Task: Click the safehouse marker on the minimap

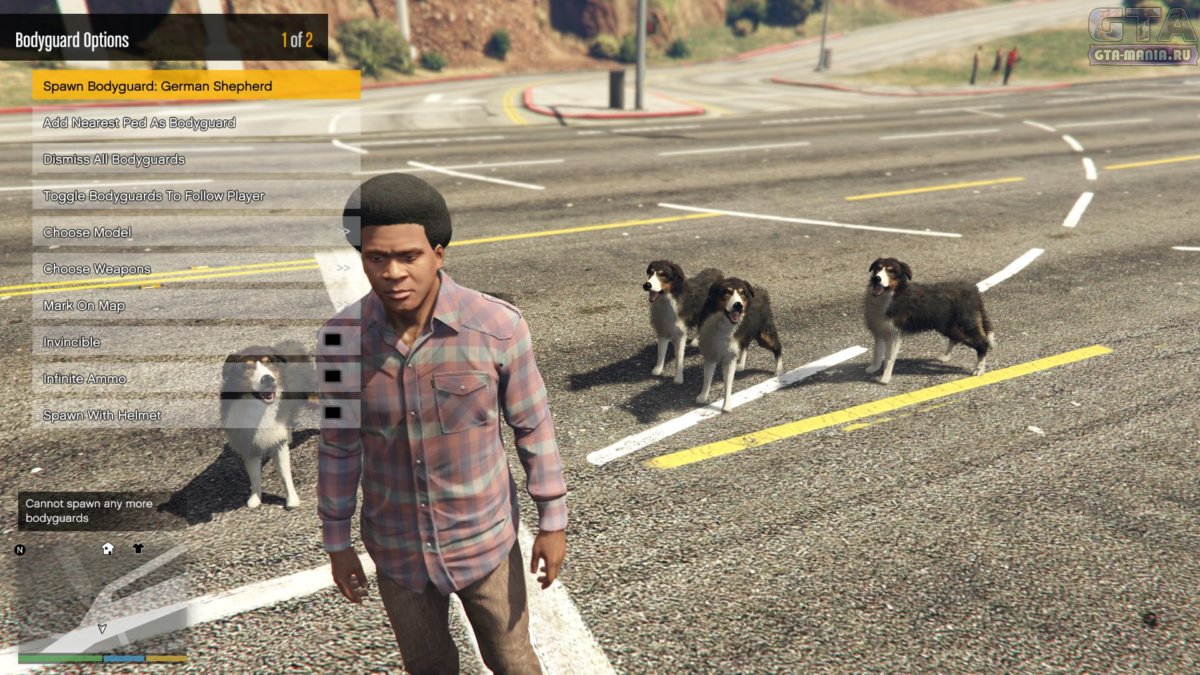Action: [x=108, y=548]
